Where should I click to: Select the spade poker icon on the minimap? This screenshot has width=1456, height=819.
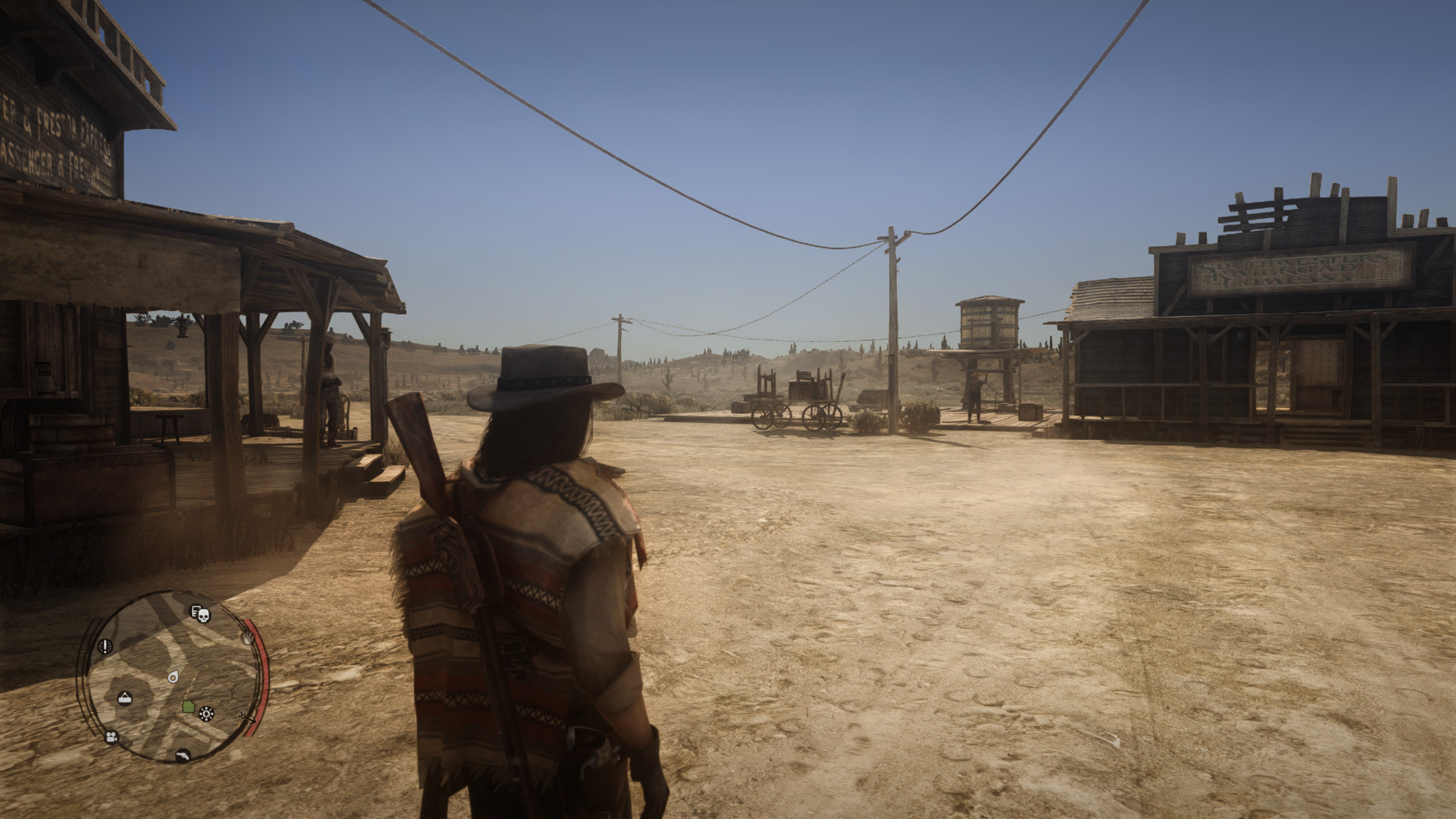coord(206,714)
